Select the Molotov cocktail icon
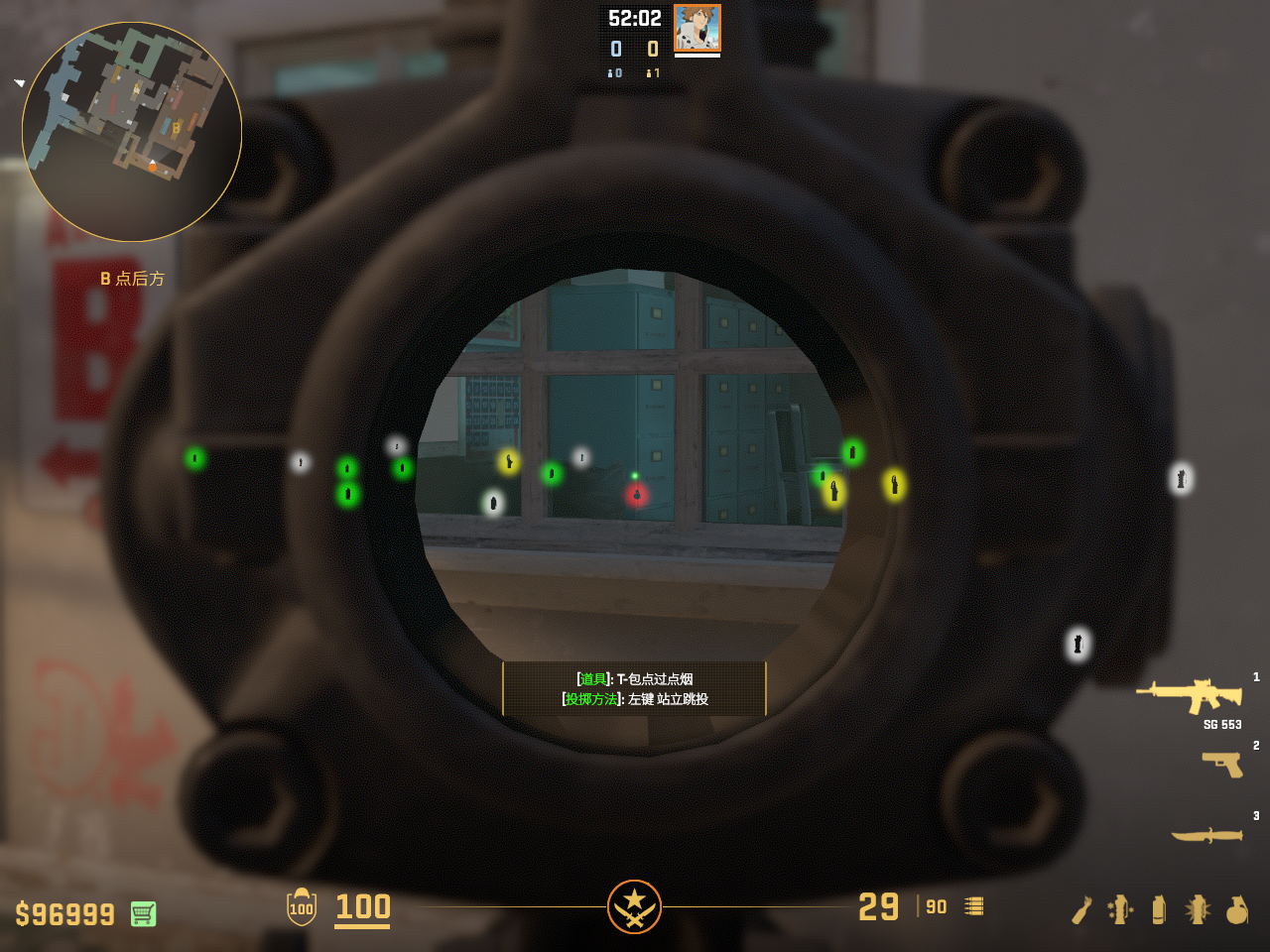 tap(1081, 909)
